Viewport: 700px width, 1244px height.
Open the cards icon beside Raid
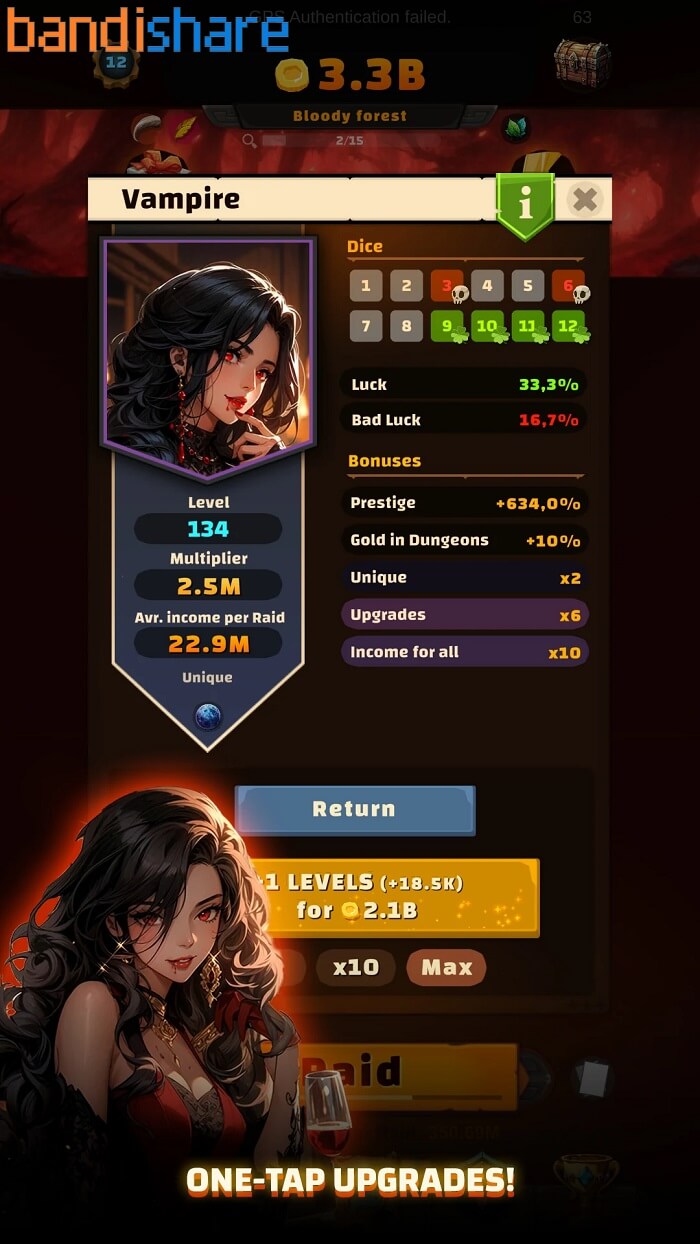coord(592,1078)
